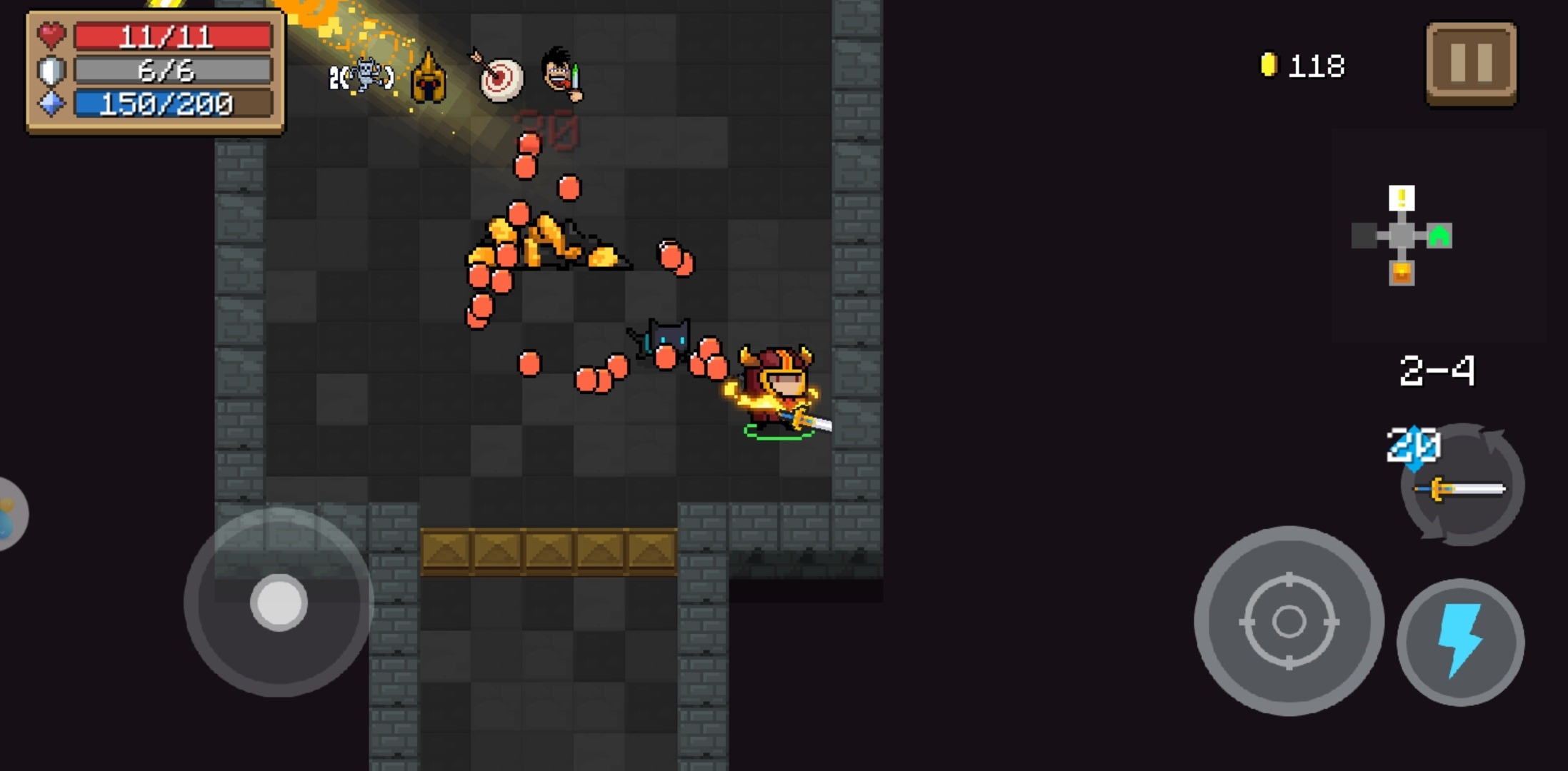Select the golden helmet buff icon

coord(429,78)
